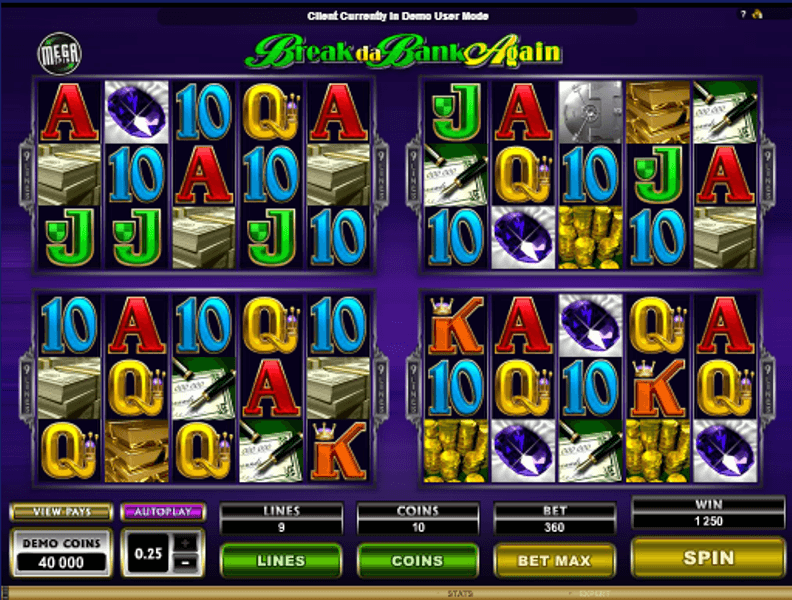Open the STATS link in the bottom bar
This screenshot has width=792, height=600.
(x=459, y=594)
